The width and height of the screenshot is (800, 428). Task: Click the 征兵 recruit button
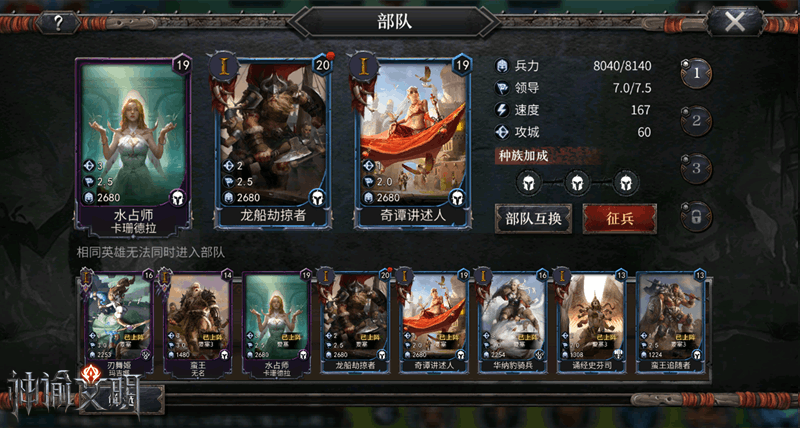pyautogui.click(x=619, y=218)
